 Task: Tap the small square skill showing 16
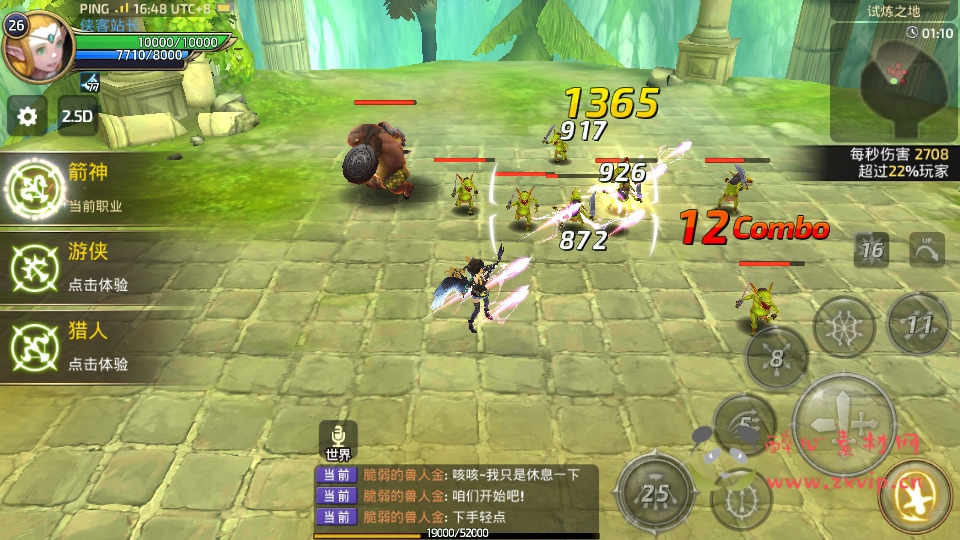click(x=871, y=250)
